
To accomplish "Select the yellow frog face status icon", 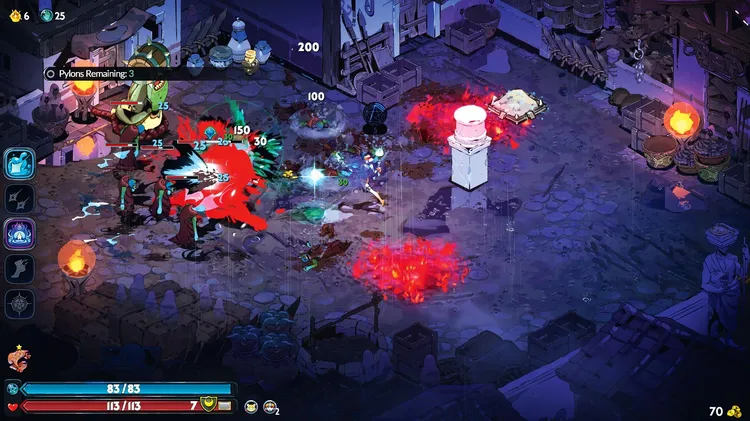I will tap(251, 405).
